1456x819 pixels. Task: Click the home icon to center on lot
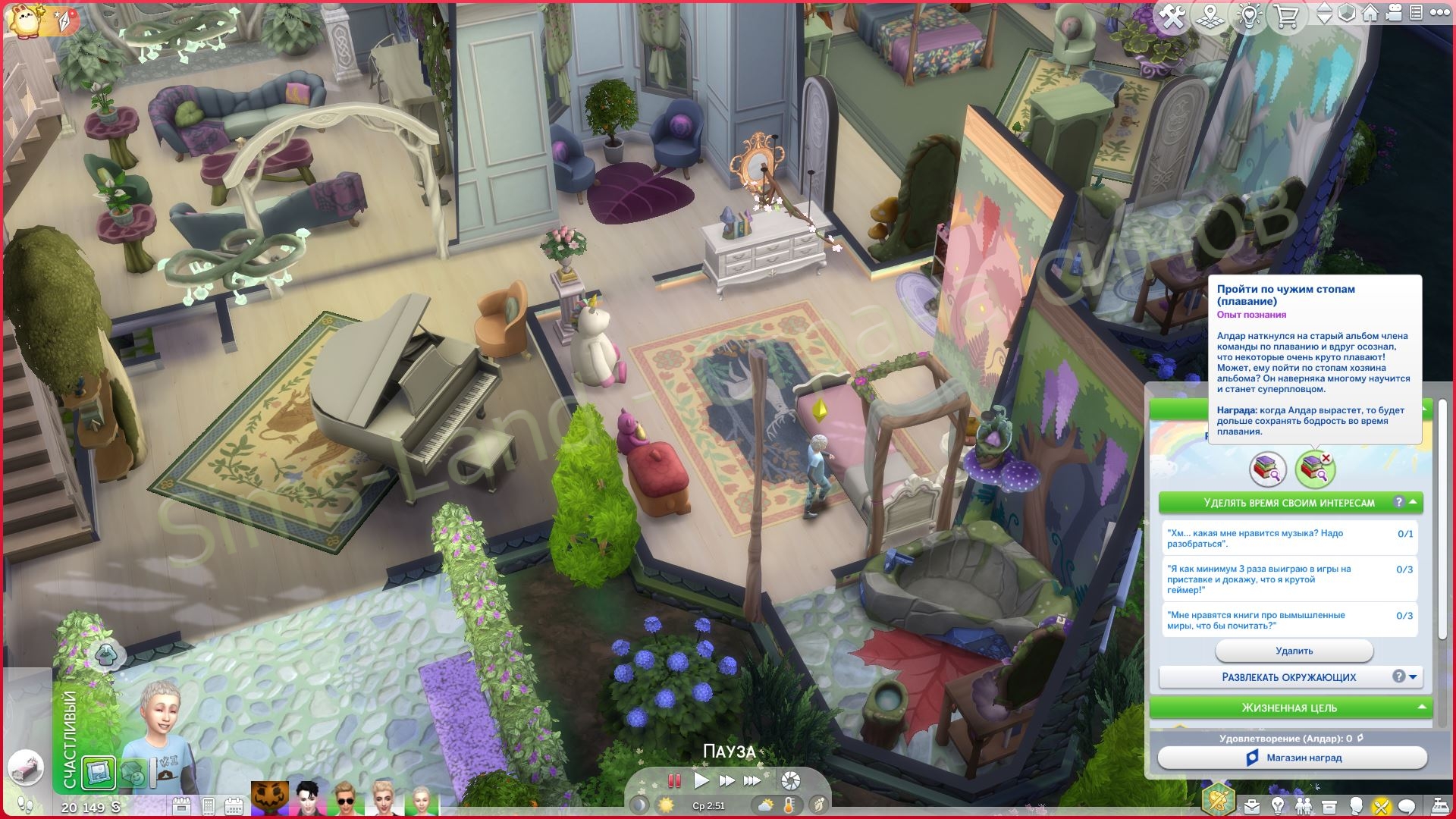1370,14
